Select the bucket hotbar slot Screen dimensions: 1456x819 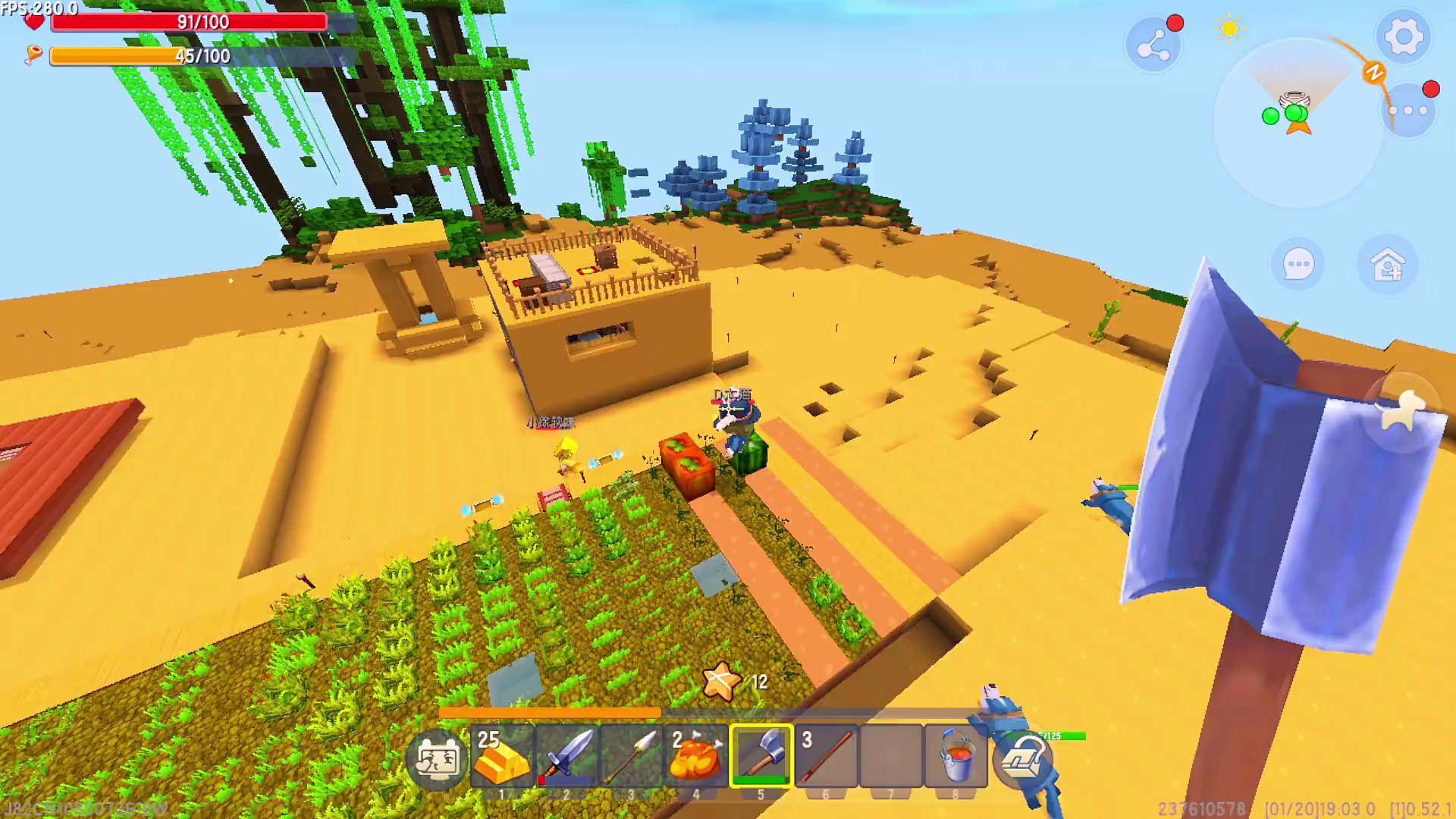pos(955,756)
